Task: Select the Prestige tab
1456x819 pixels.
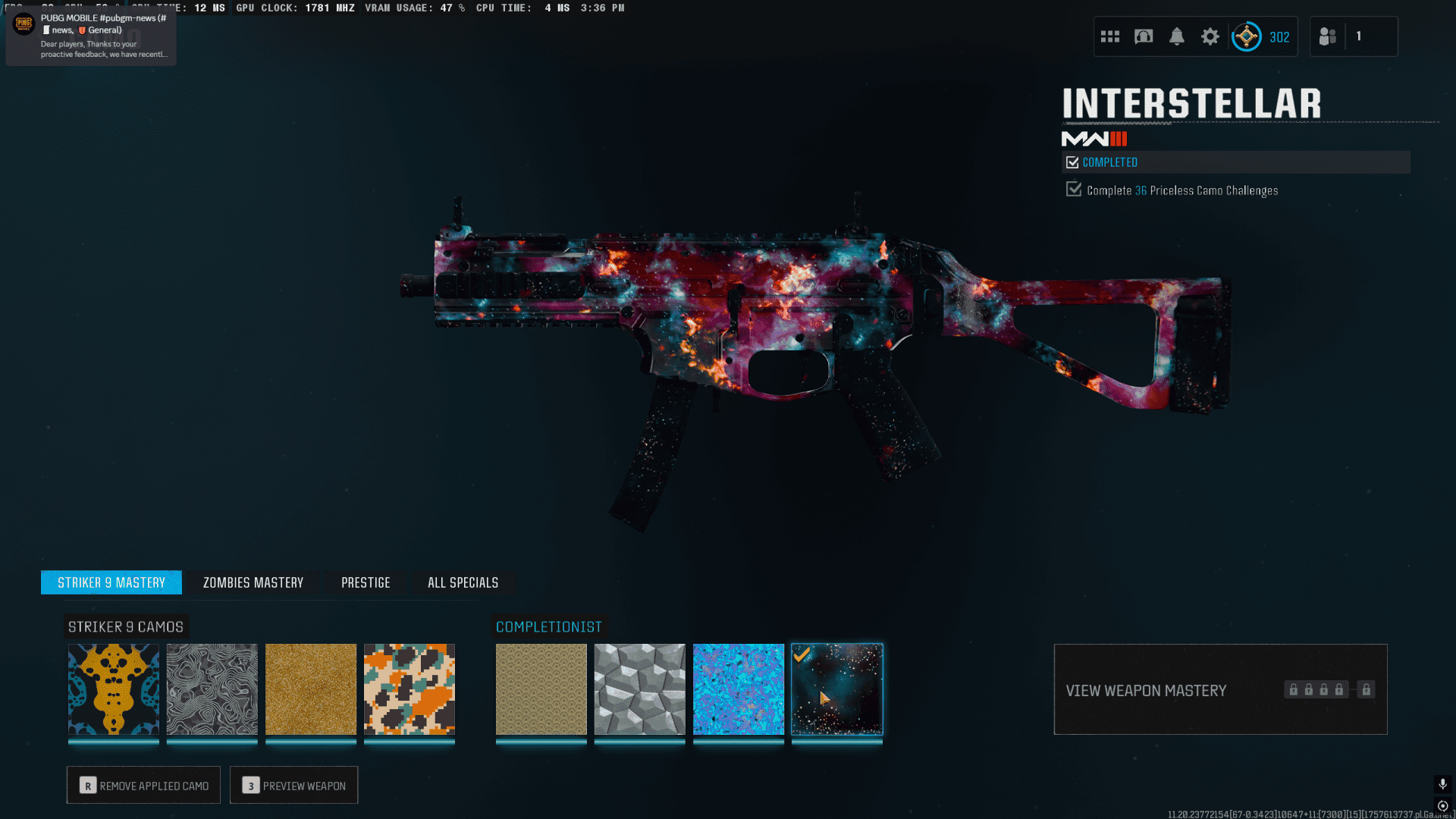Action: 366,582
